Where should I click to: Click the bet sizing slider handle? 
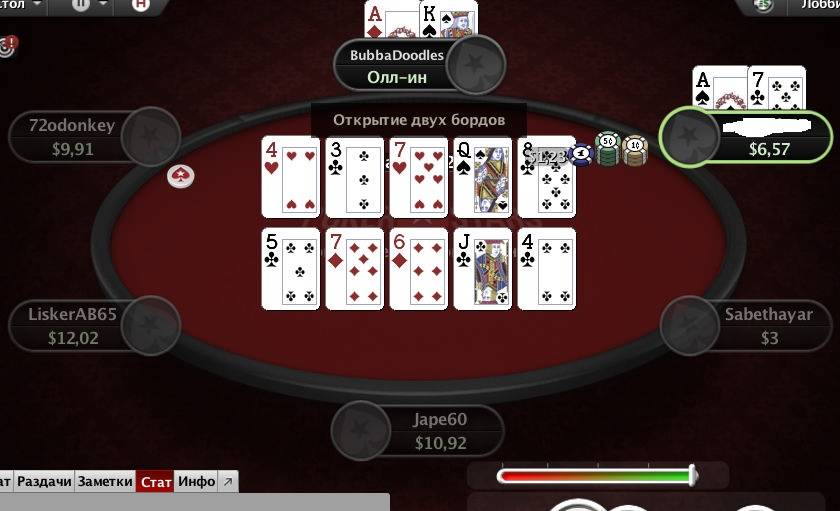point(692,476)
